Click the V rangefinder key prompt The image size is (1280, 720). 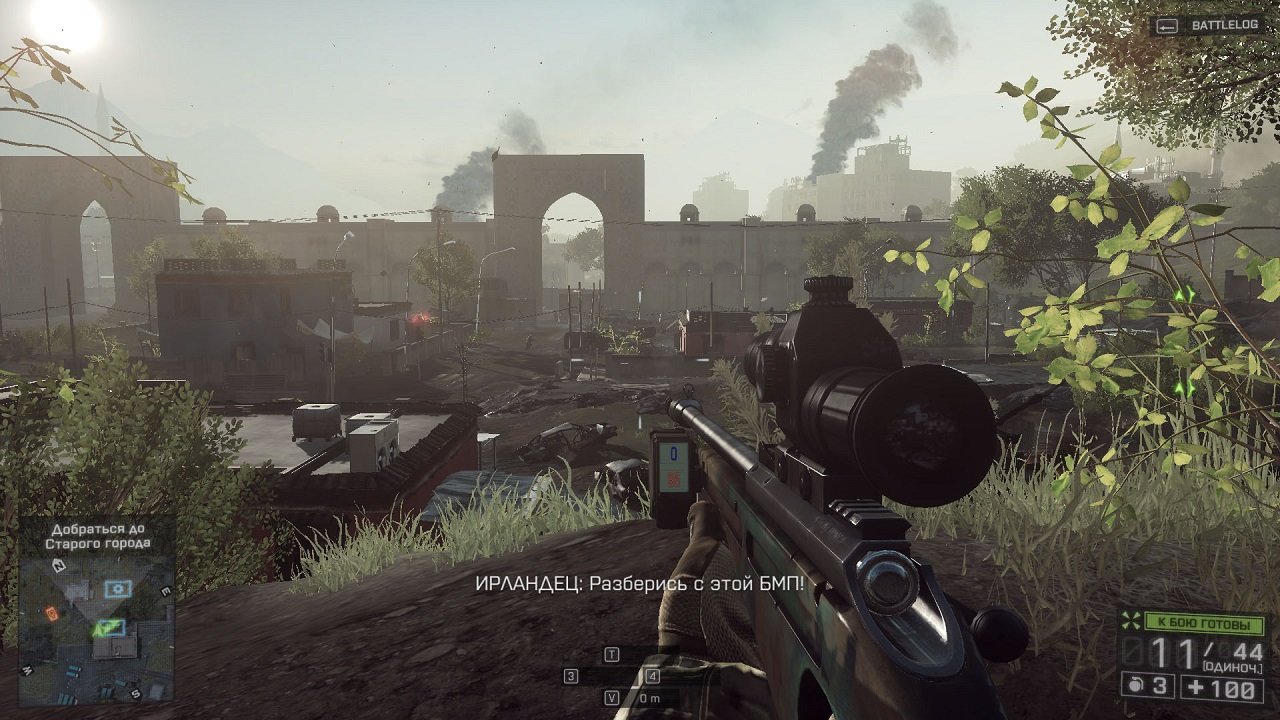(611, 697)
